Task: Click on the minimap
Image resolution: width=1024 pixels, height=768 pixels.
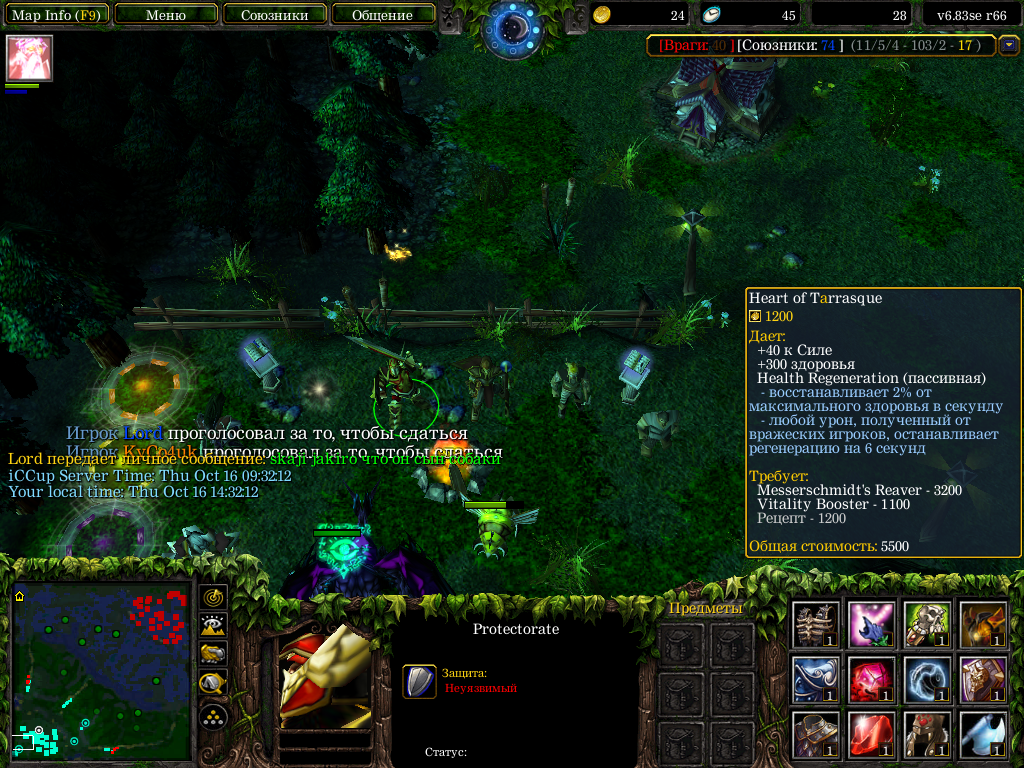Action: (x=100, y=670)
